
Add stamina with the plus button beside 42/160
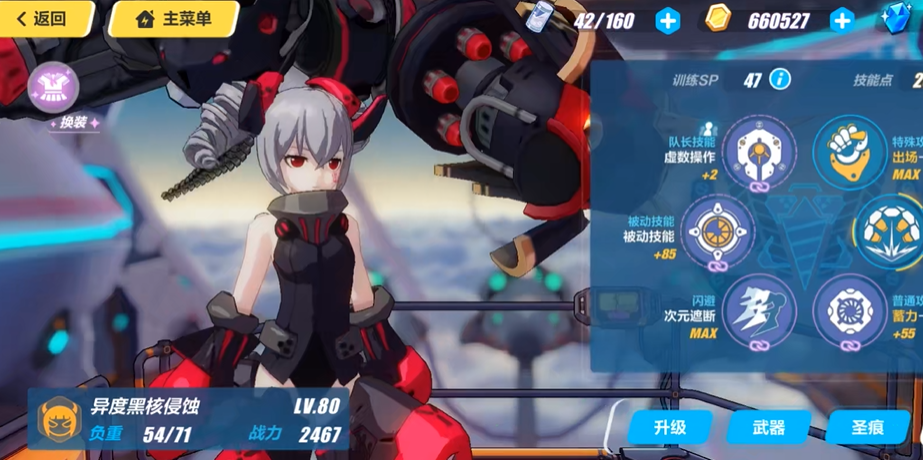point(667,20)
